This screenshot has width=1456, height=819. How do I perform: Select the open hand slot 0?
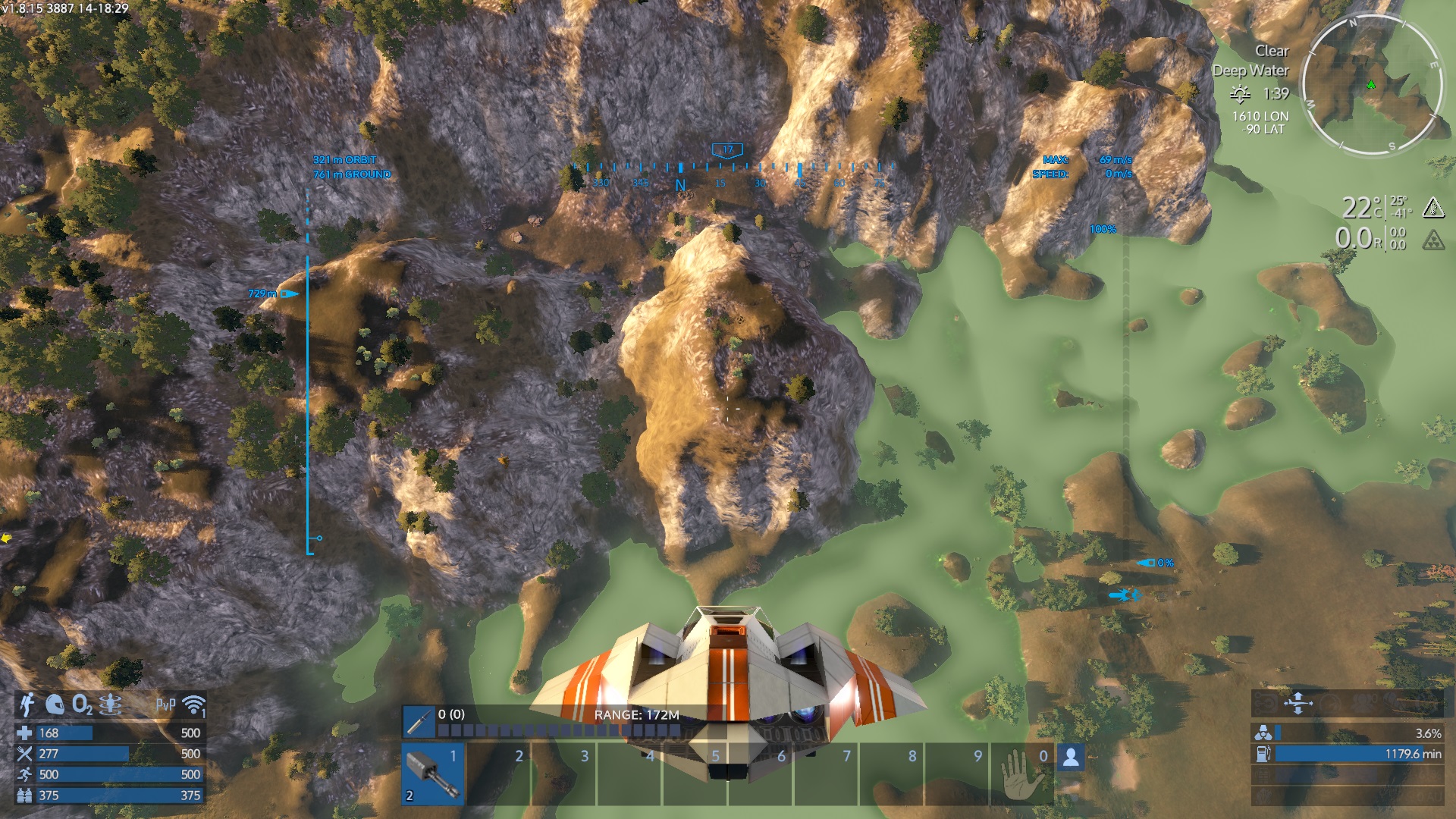1021,773
